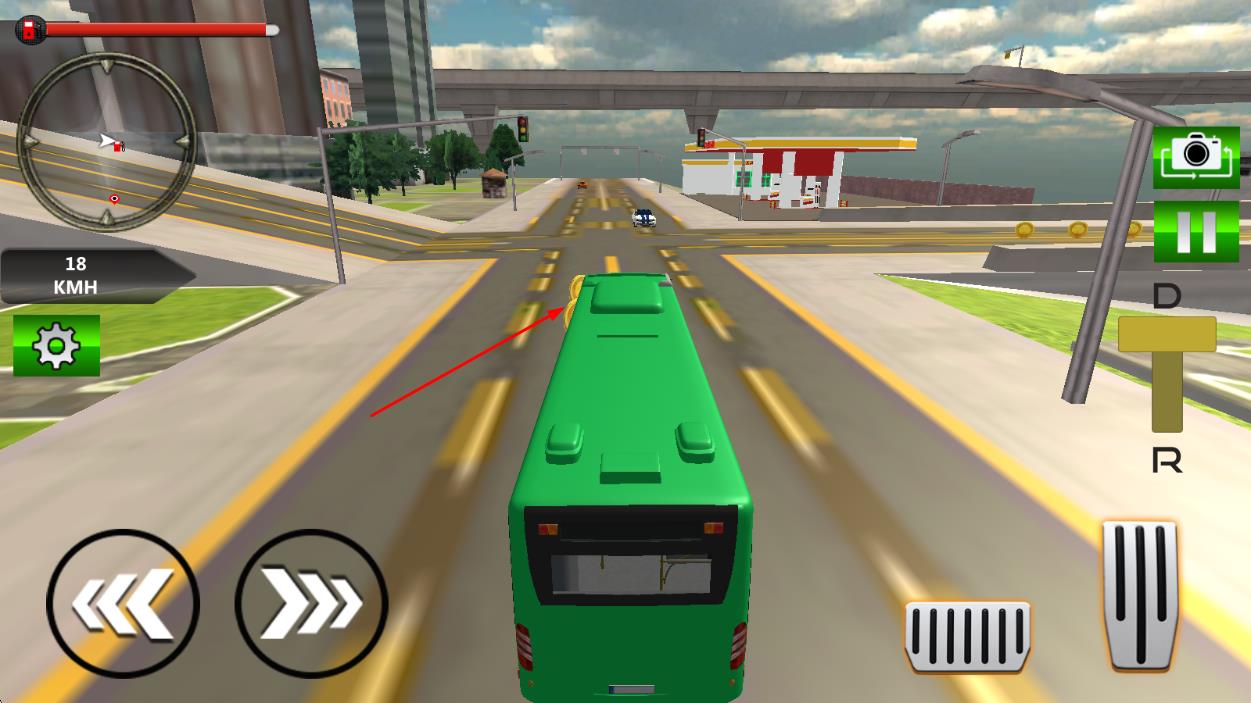
Task: Steer right with the right arrow button
Action: [311, 603]
